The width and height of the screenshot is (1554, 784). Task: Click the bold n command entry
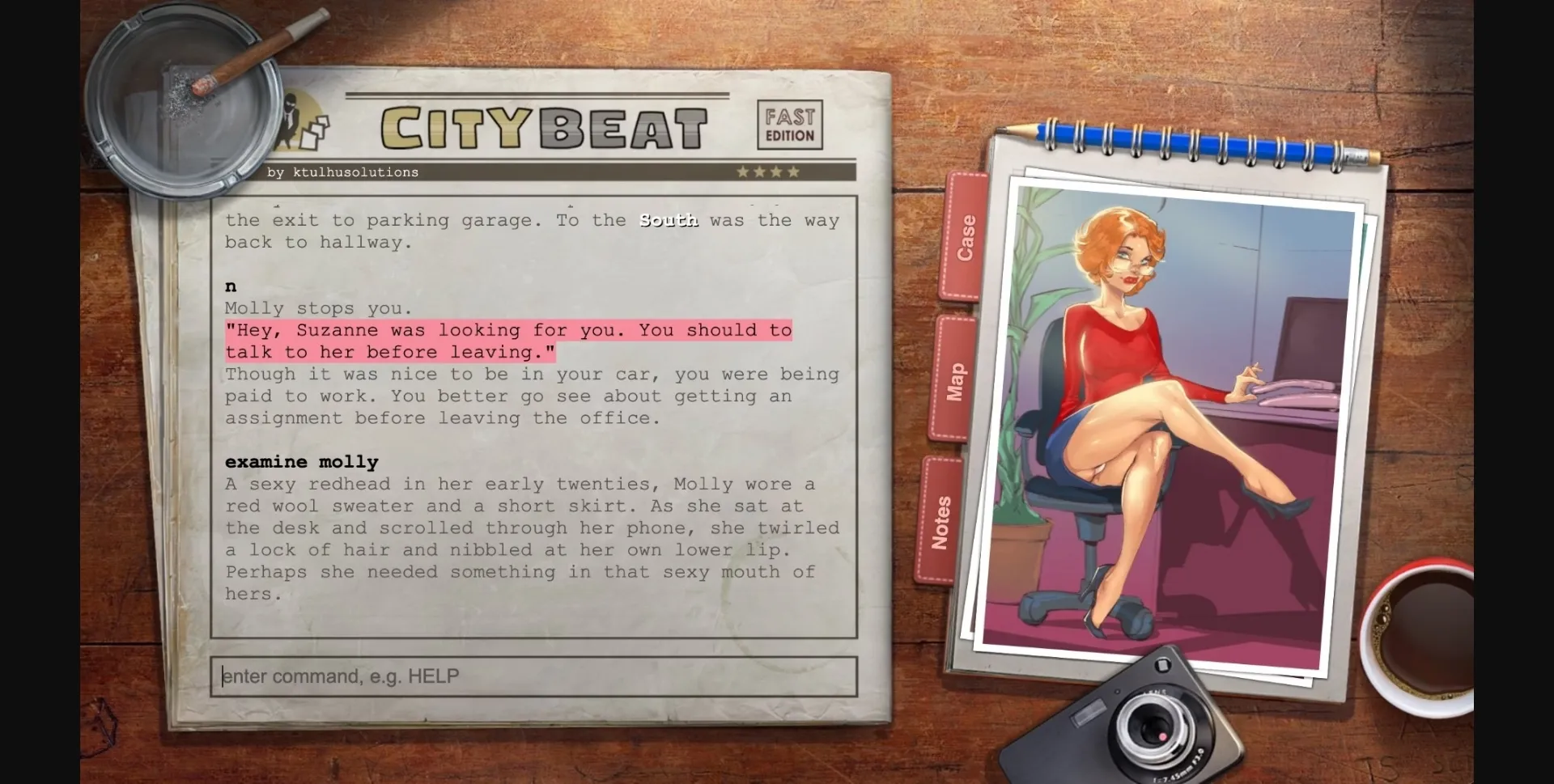[x=230, y=286]
